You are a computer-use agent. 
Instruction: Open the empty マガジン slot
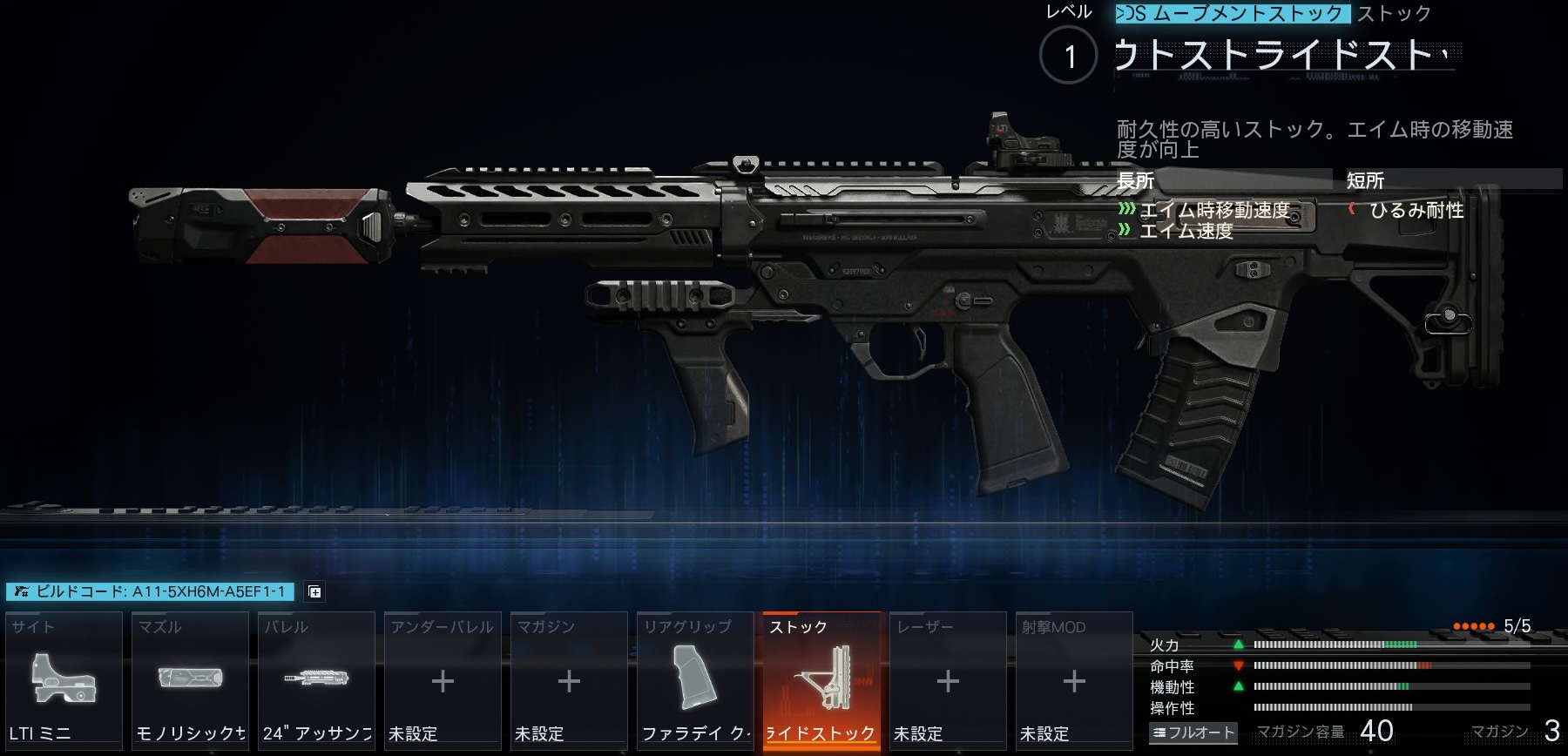[x=569, y=681]
